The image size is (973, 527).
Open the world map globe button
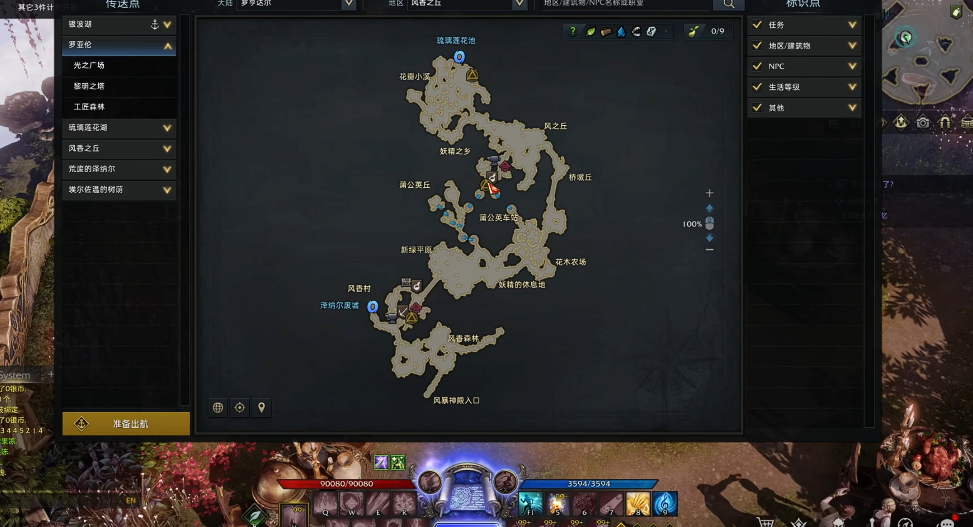218,407
